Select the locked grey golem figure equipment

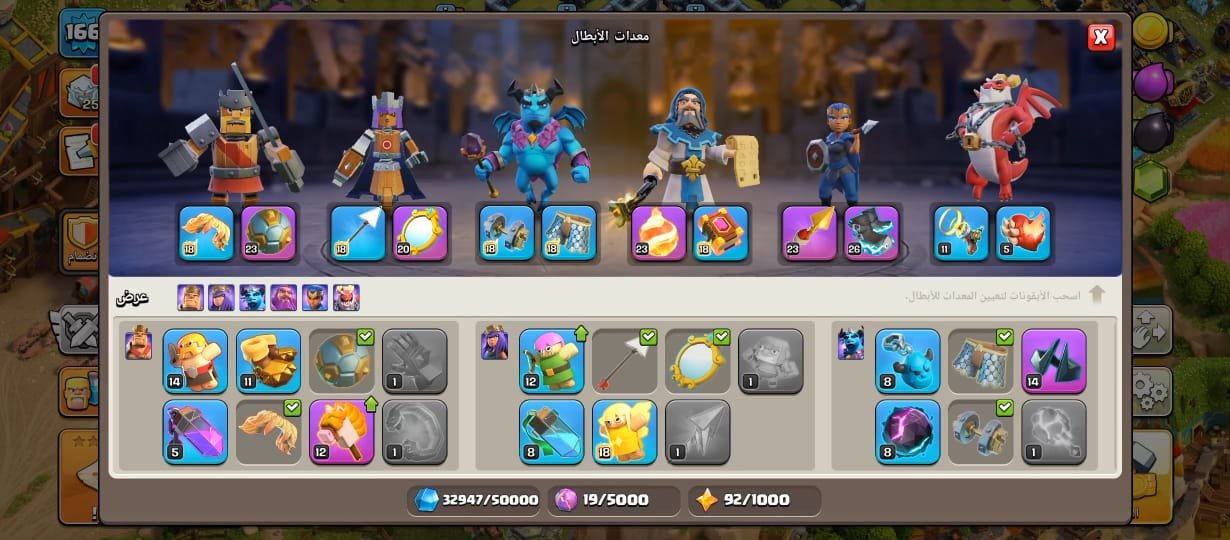pos(770,360)
